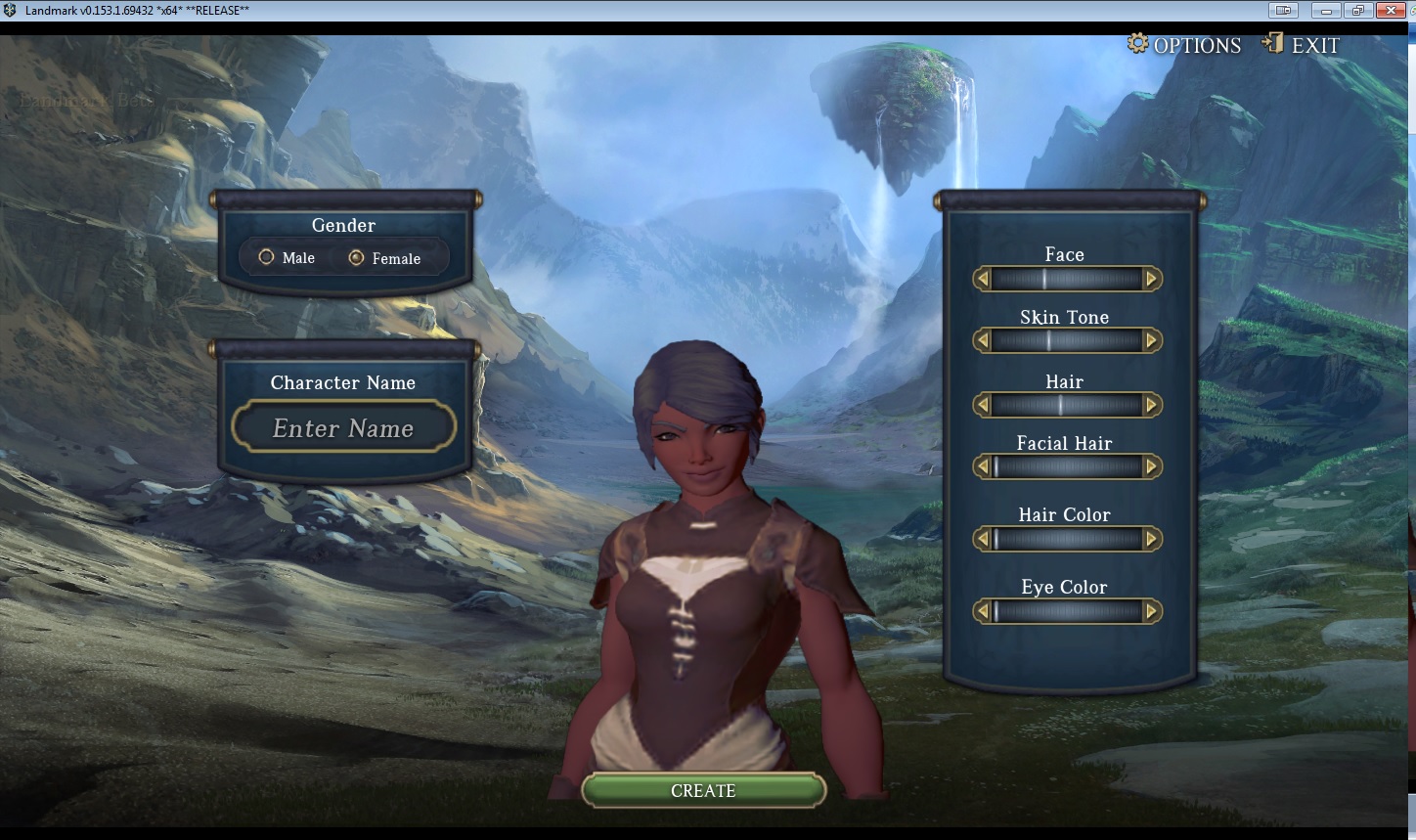Move Skin Tone to the next option
The width and height of the screenshot is (1416, 840).
[x=1151, y=341]
